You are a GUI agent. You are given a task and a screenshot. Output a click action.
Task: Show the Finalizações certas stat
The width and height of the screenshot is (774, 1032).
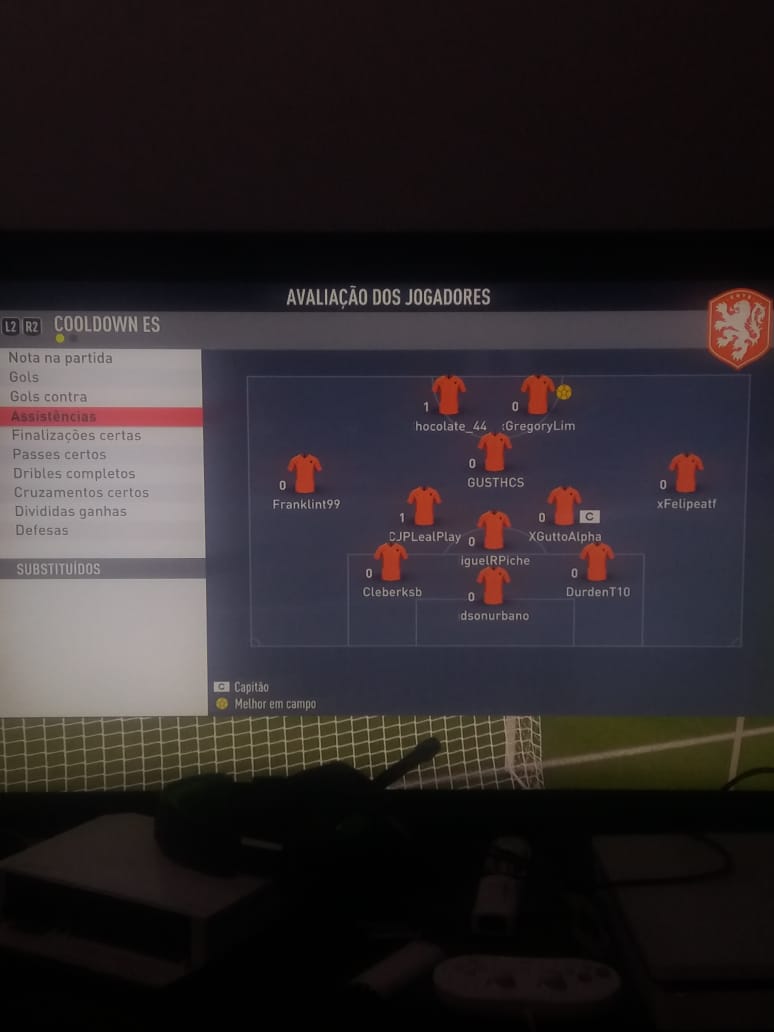[77, 435]
